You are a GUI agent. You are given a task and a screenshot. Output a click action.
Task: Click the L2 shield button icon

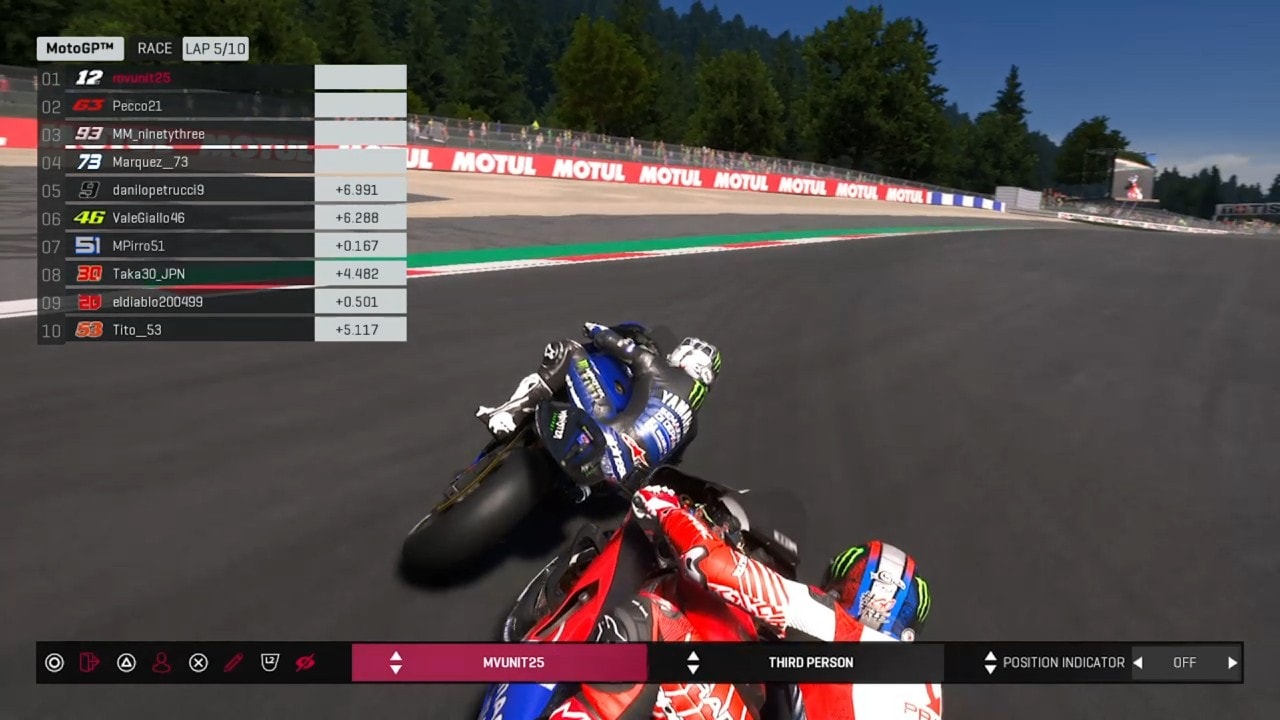pos(270,662)
